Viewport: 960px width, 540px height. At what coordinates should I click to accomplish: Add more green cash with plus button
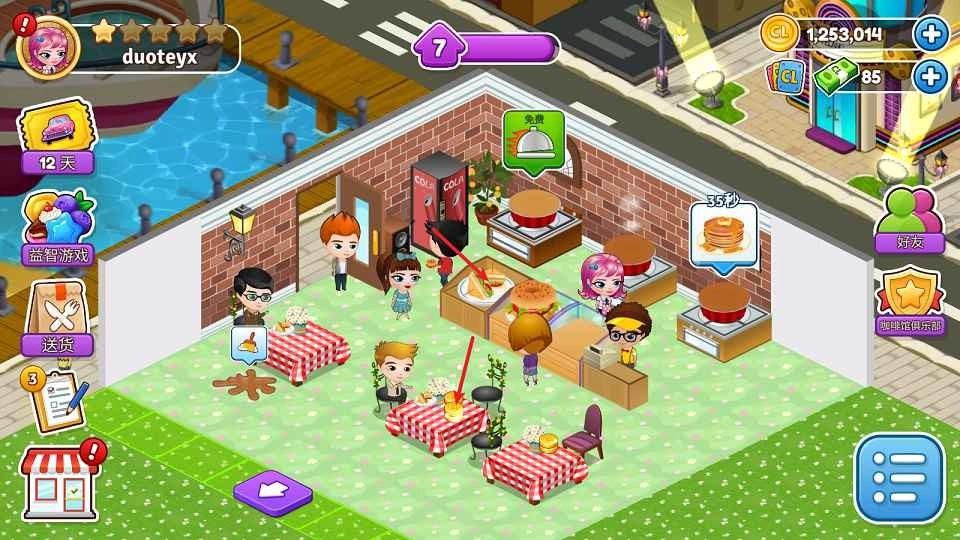pos(931,76)
